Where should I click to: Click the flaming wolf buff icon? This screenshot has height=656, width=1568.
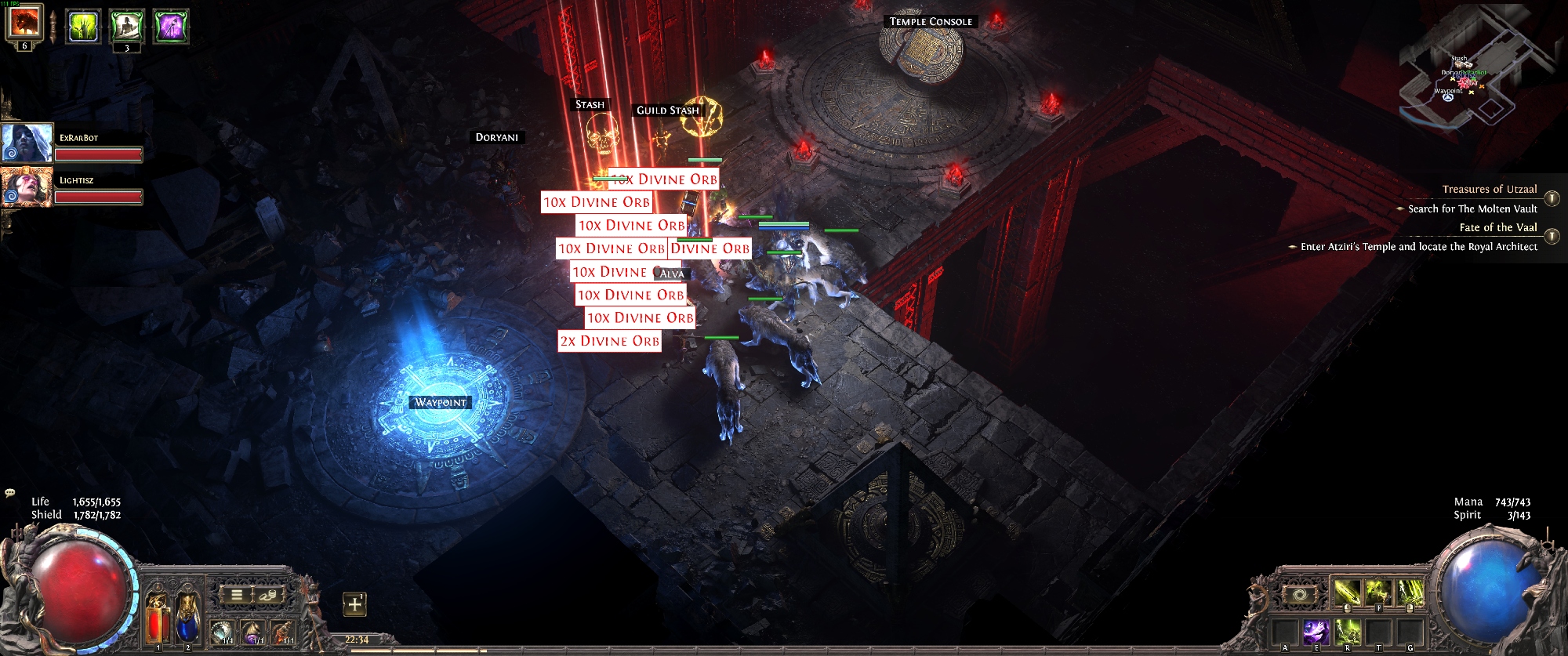pos(24,22)
